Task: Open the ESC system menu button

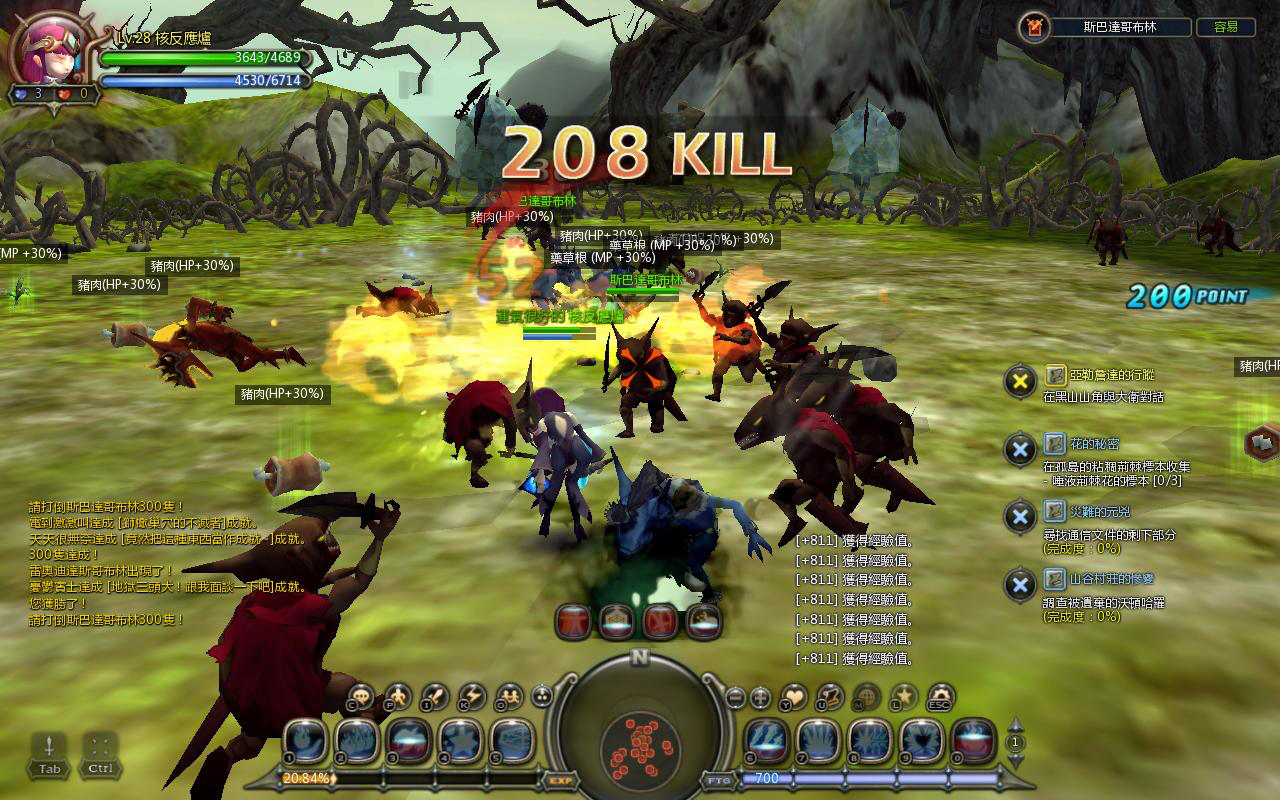Action: click(x=940, y=696)
